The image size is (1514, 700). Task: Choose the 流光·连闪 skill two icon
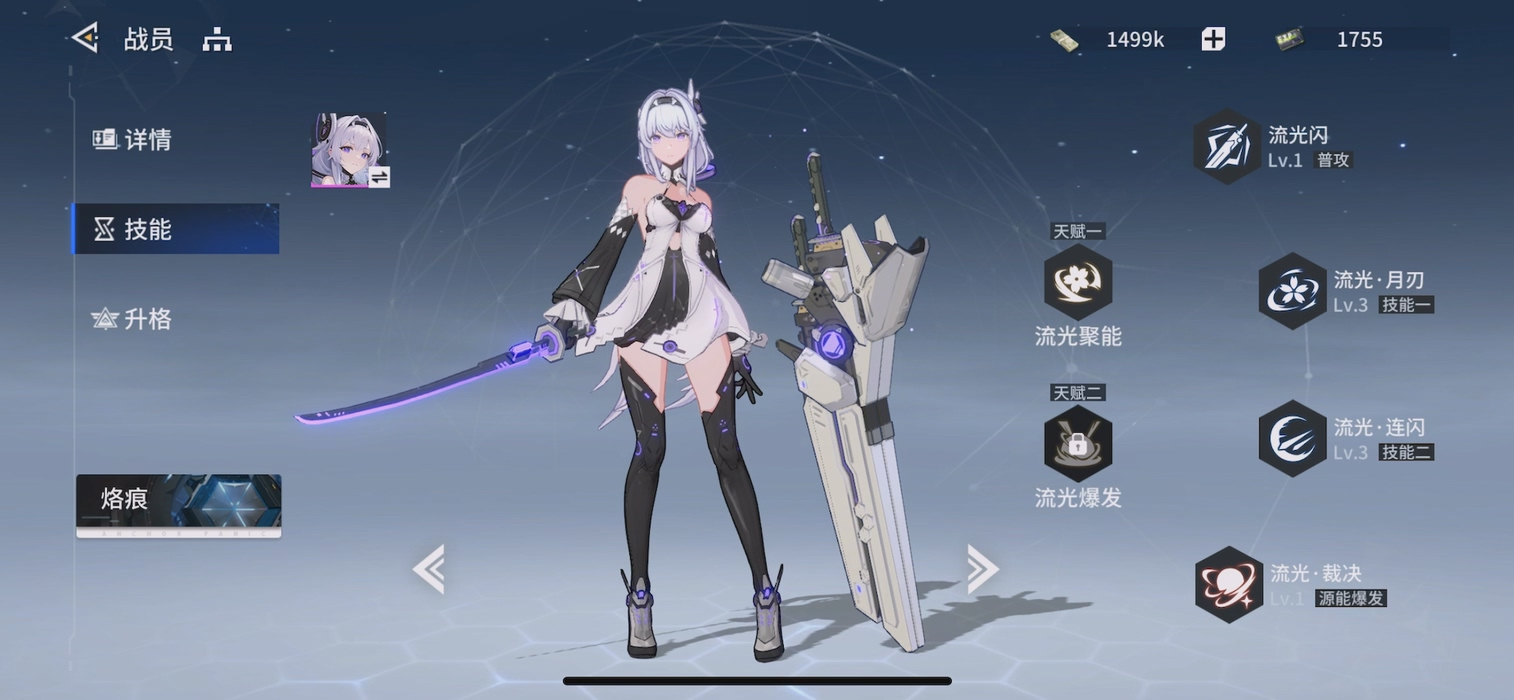(x=1292, y=438)
